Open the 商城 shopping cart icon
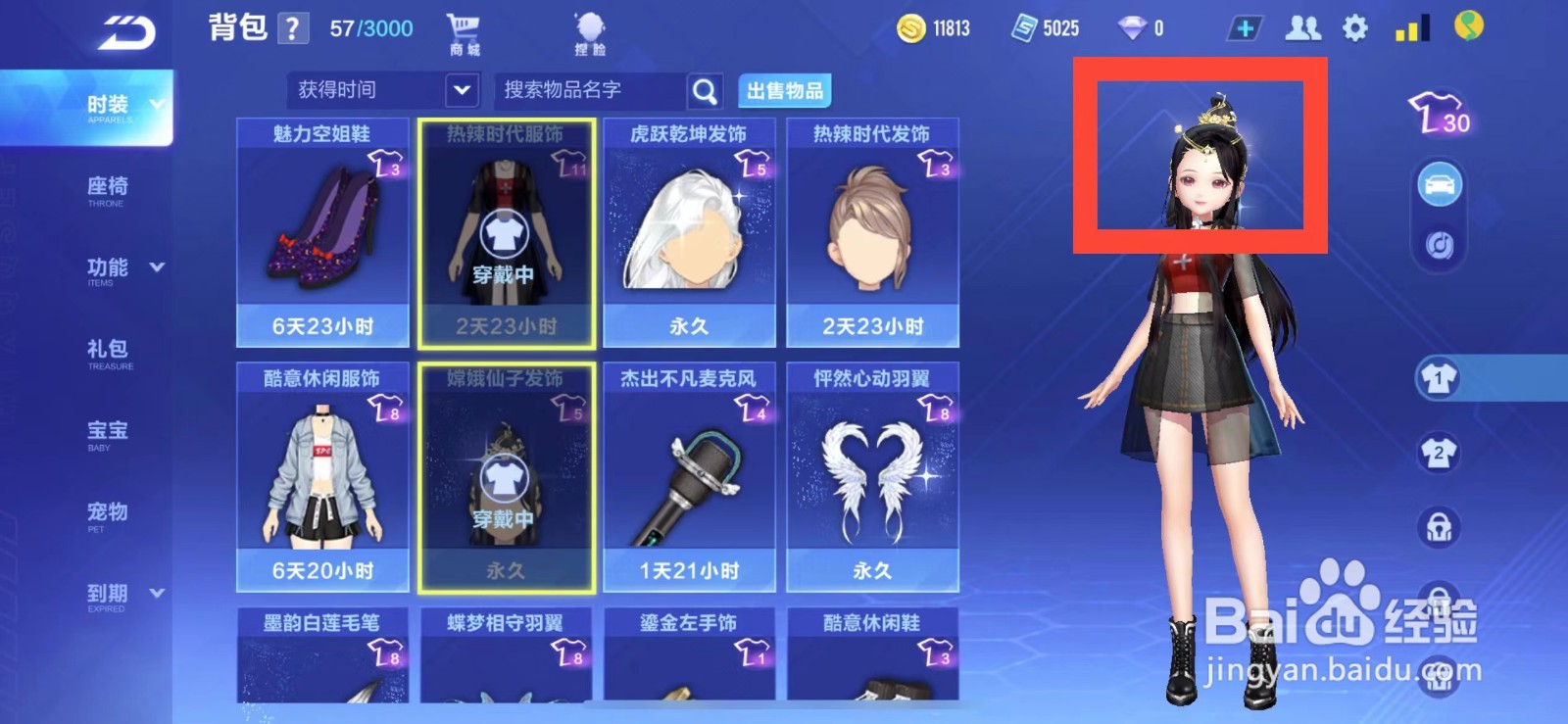Viewport: 1568px width, 724px height. [x=463, y=29]
